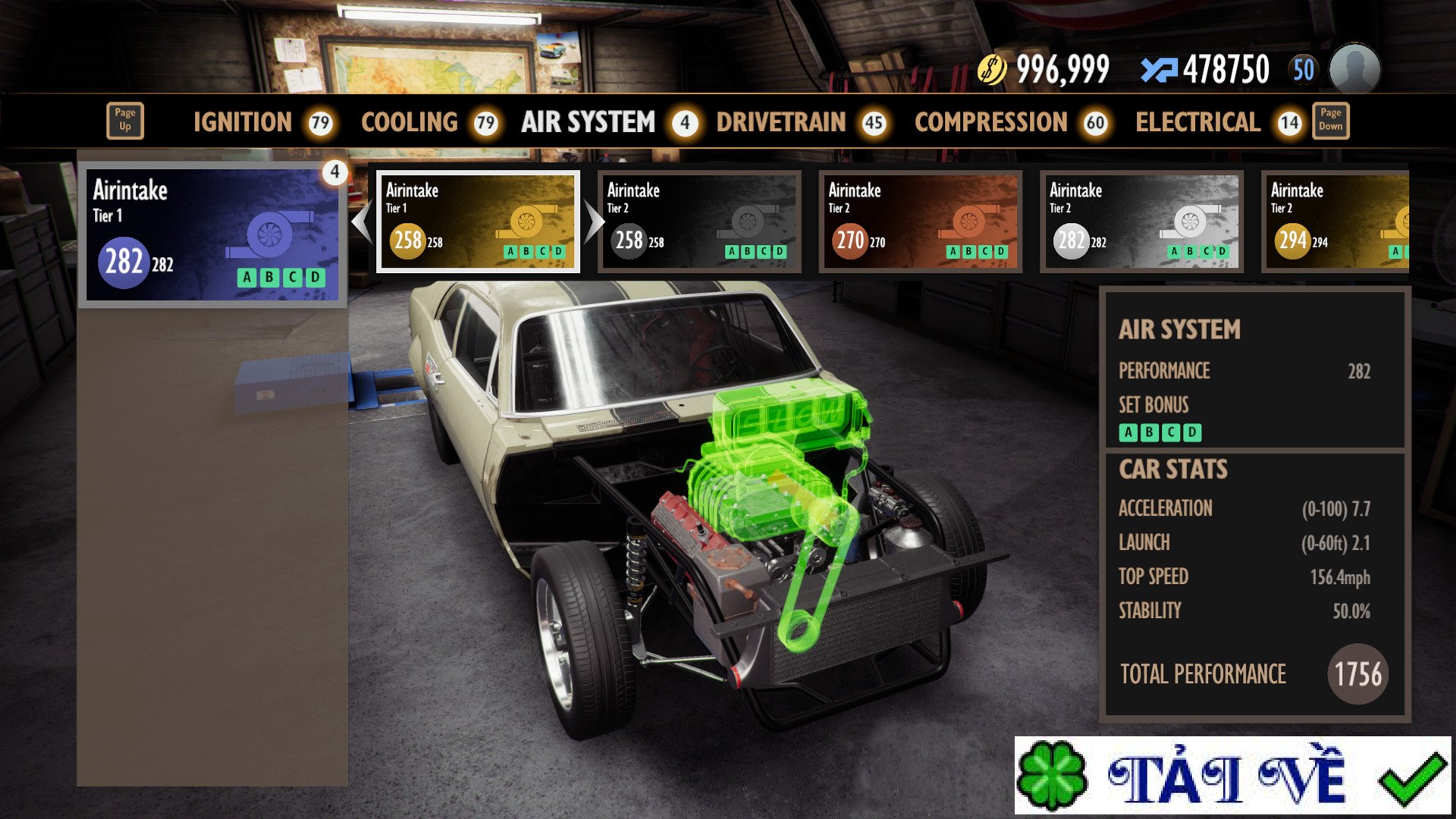
Task: Open the player profile avatar
Action: pyautogui.click(x=1355, y=69)
